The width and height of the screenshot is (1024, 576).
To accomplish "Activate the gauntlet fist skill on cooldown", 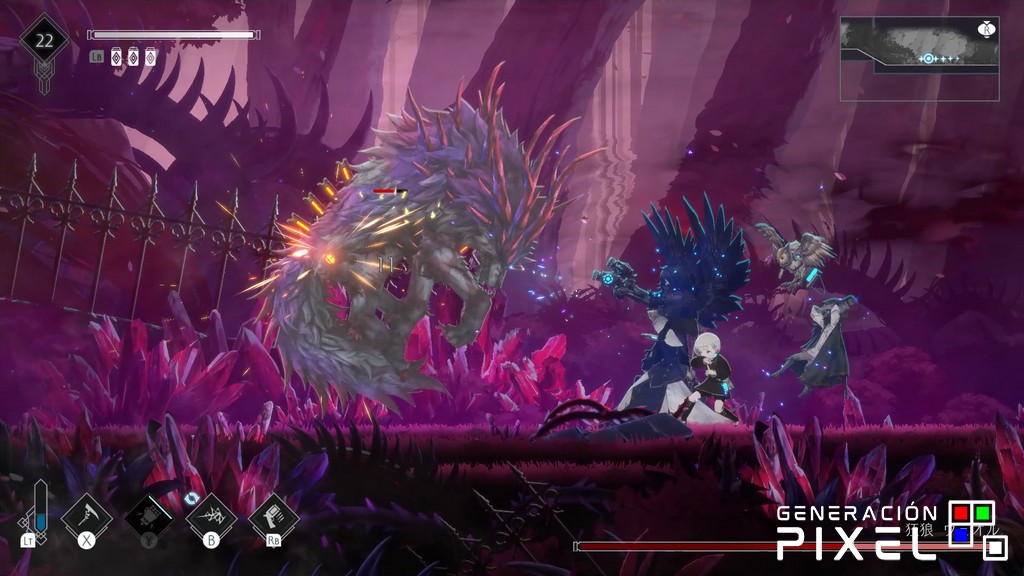I will click(148, 517).
